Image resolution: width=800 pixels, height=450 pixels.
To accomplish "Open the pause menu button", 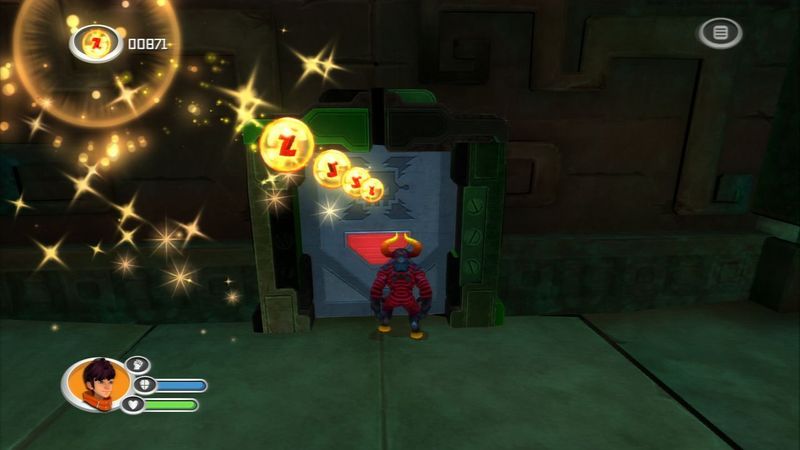I will [x=720, y=33].
